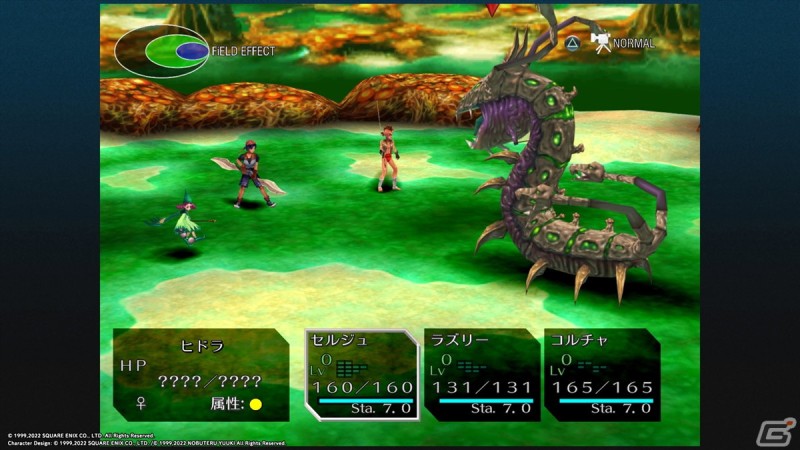Screen dimensions: 800x450
Task: Pick コルチャ's party status panel
Action: click(602, 374)
